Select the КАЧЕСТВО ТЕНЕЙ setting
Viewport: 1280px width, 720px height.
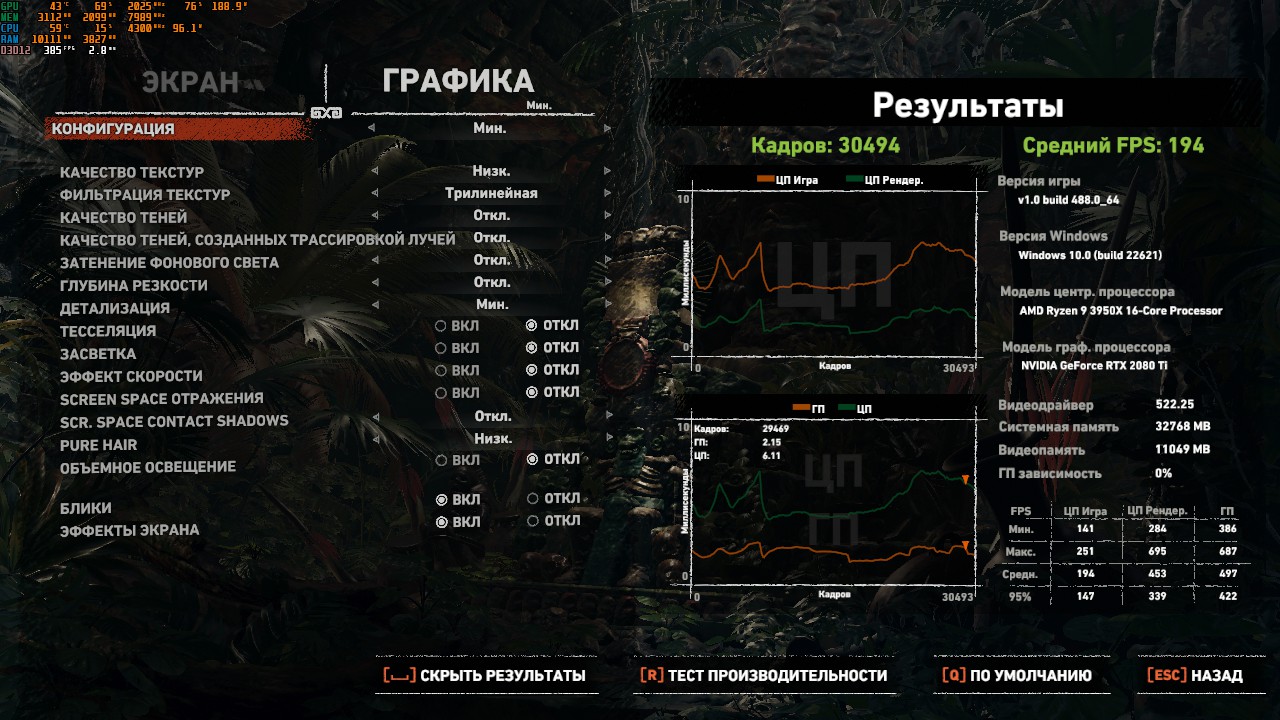123,218
